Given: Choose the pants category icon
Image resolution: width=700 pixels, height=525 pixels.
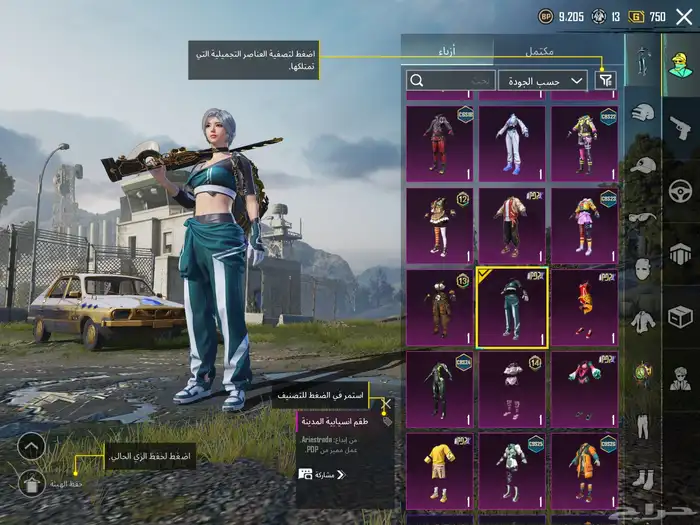Looking at the screenshot, I should 643,426.
